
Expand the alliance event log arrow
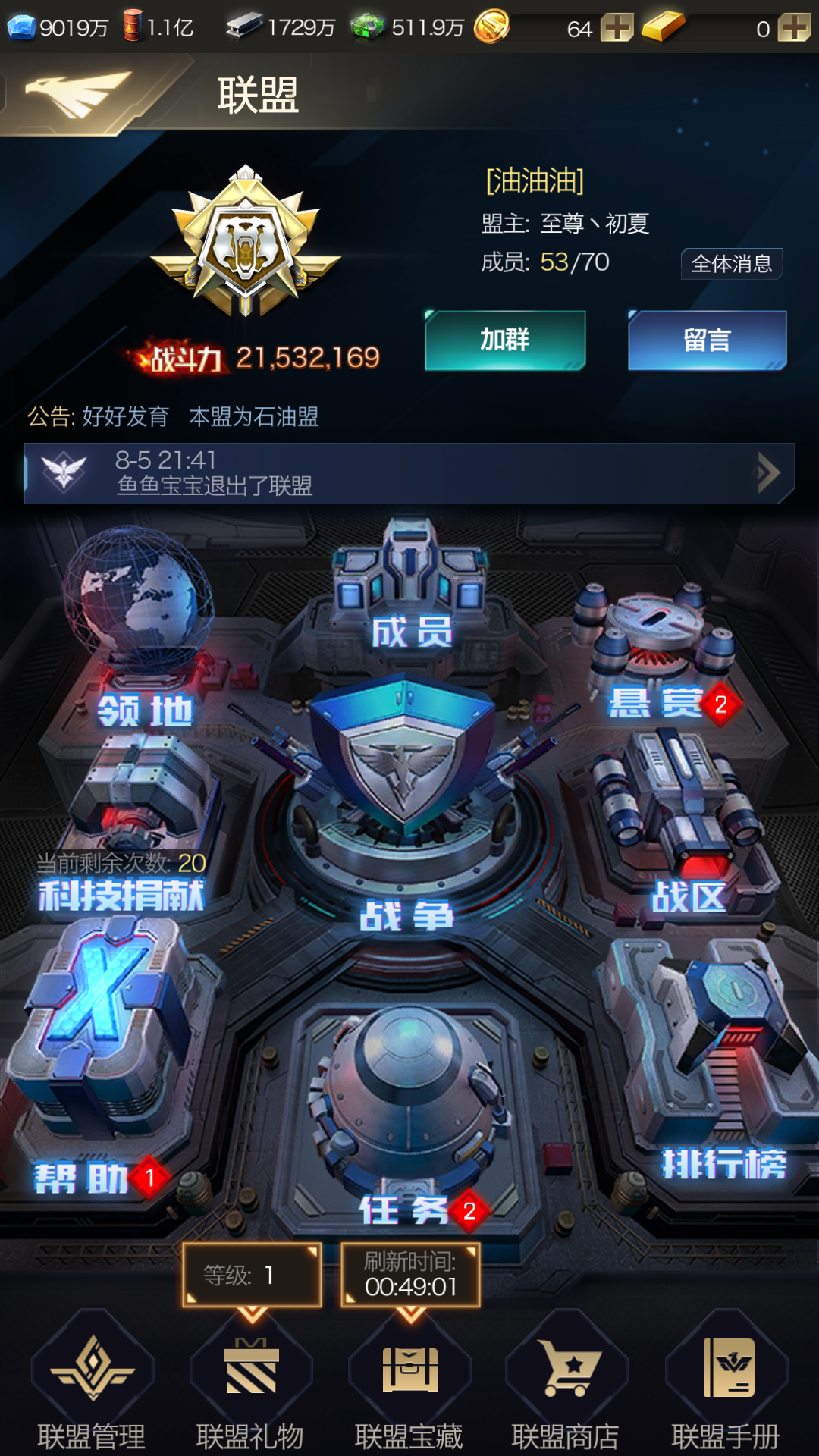[767, 473]
